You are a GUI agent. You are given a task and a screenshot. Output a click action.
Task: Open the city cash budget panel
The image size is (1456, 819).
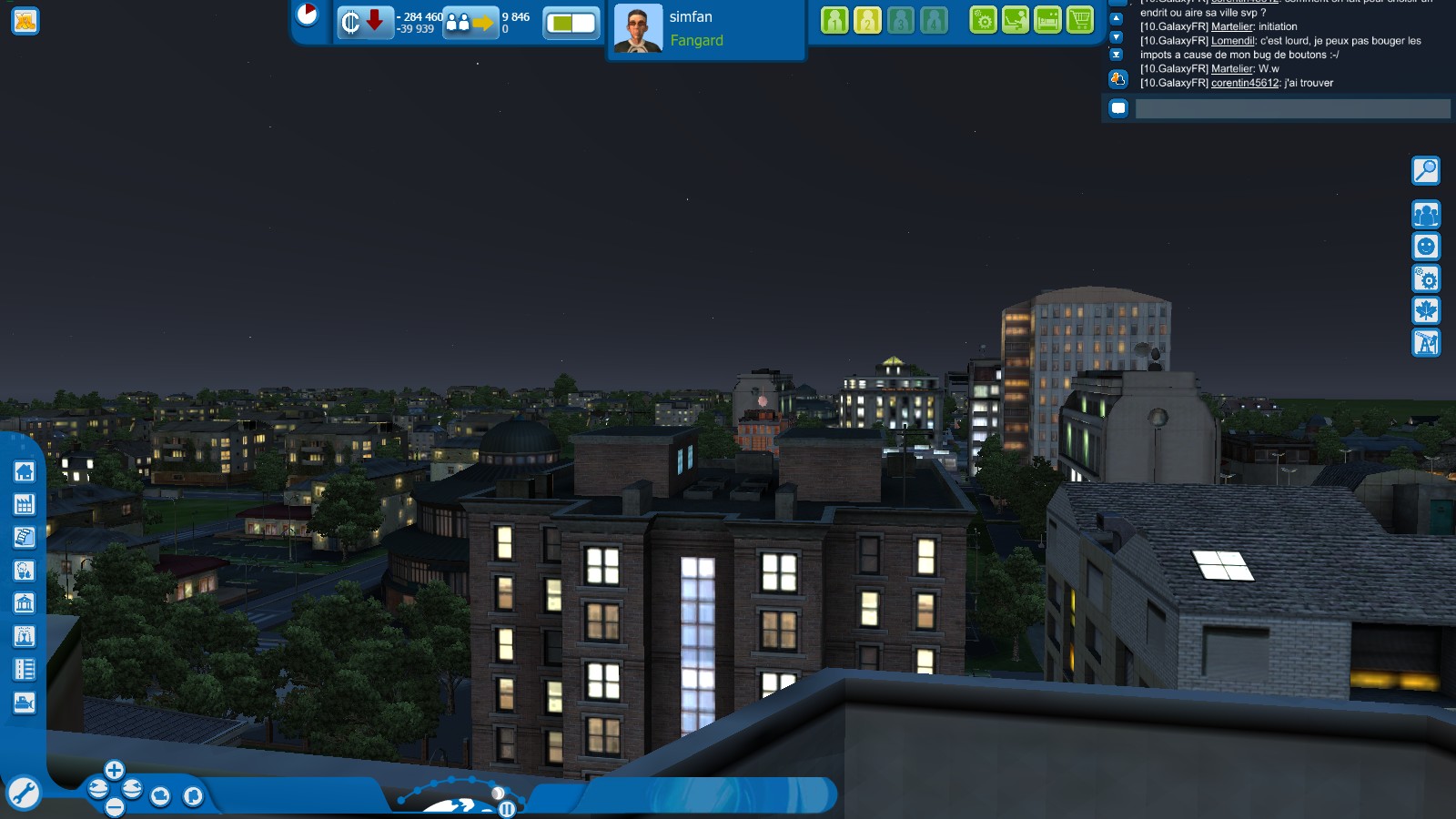(364, 22)
